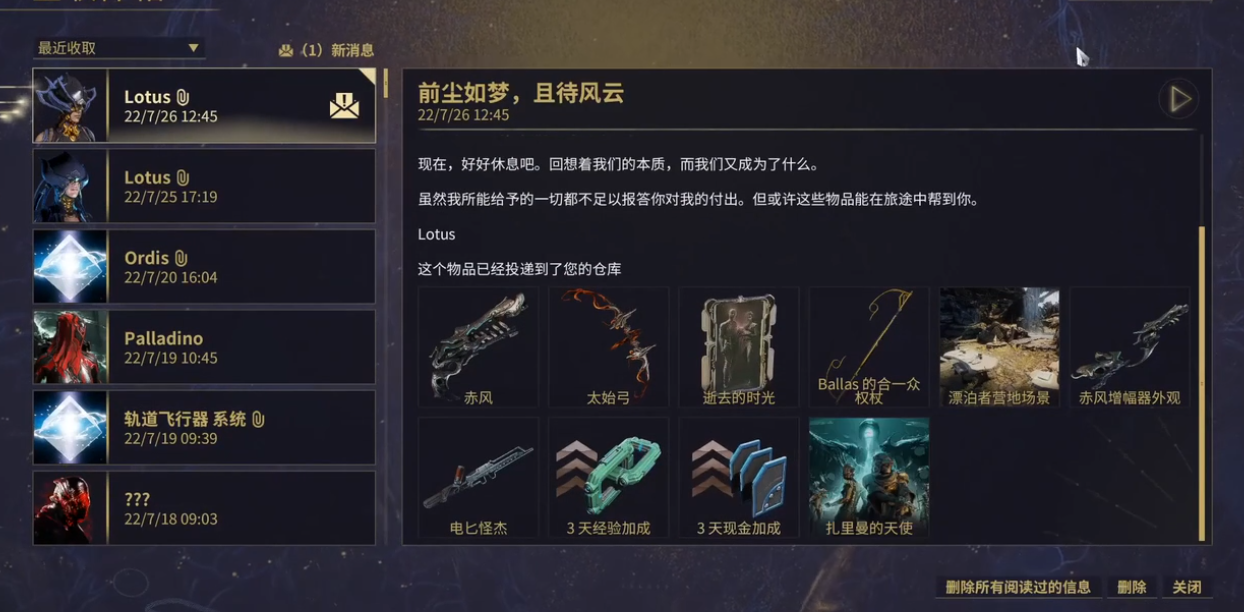Select the Ballas 的合一众权杖 item
The image size is (1244, 612).
click(x=869, y=347)
